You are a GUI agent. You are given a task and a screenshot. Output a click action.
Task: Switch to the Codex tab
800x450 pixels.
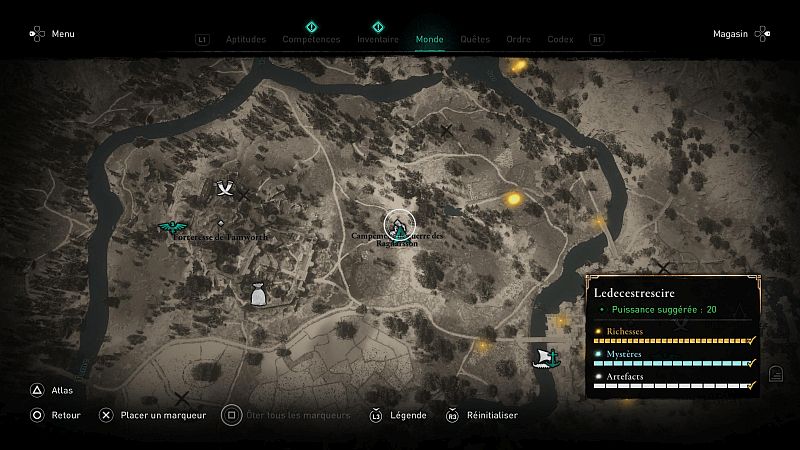pos(560,40)
